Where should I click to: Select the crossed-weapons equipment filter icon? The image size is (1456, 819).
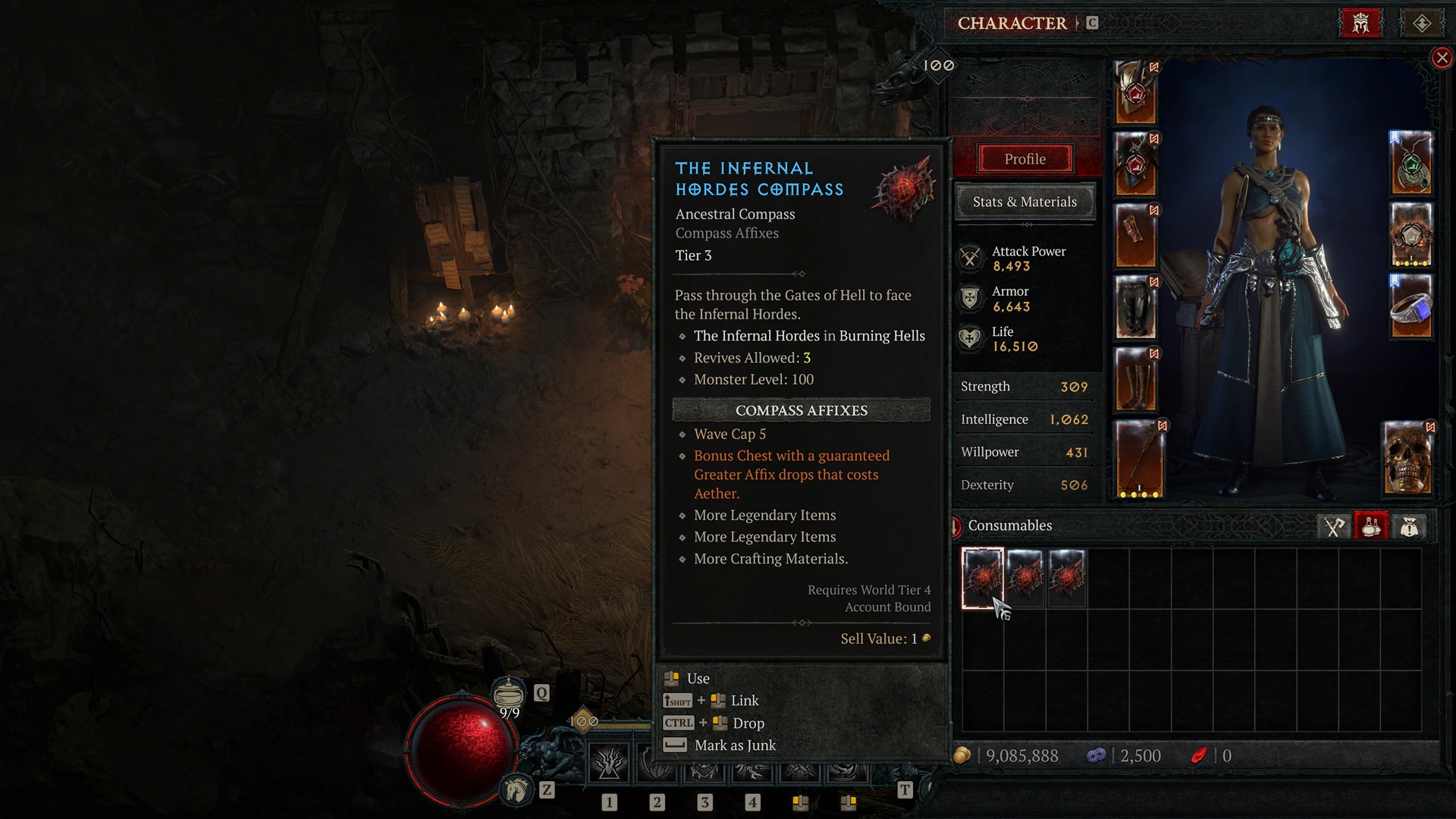click(x=1332, y=526)
